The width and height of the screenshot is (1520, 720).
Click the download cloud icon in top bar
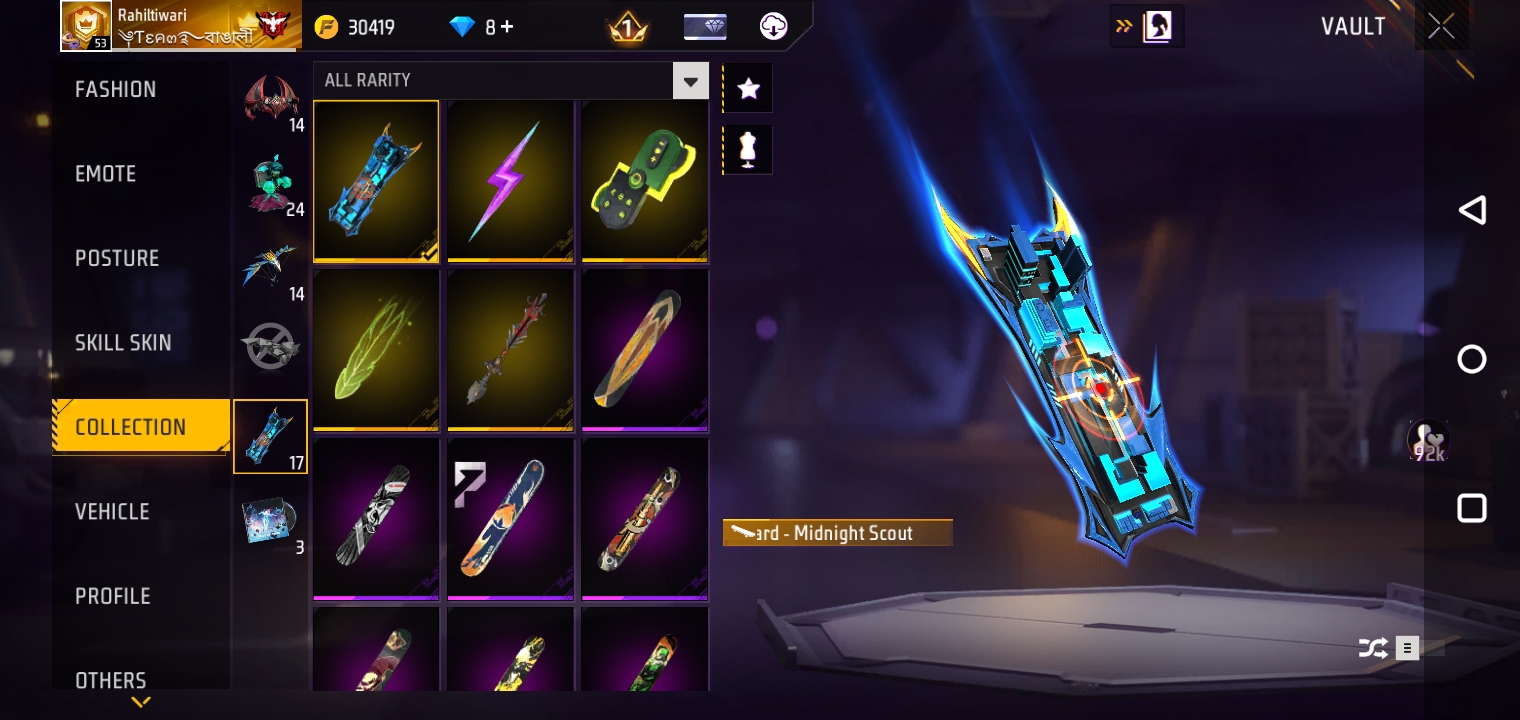(771, 27)
